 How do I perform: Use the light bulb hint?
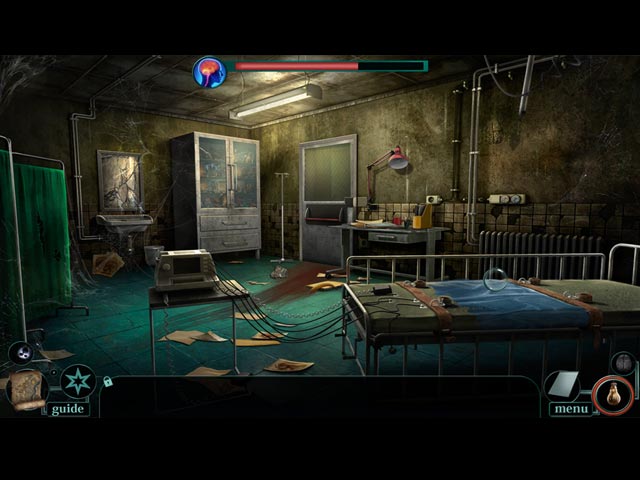(612, 396)
